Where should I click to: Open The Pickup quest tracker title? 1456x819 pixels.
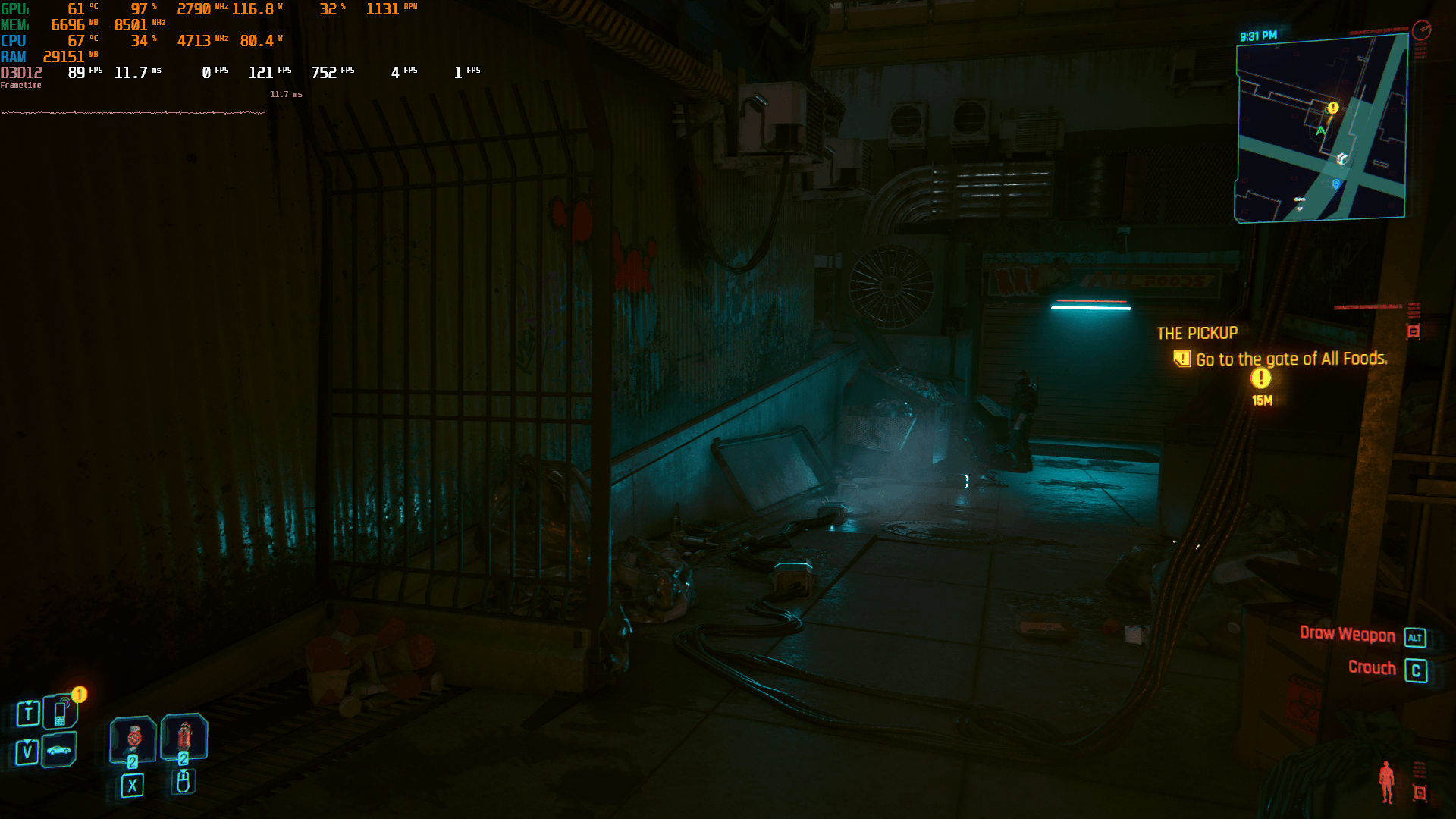click(1197, 334)
